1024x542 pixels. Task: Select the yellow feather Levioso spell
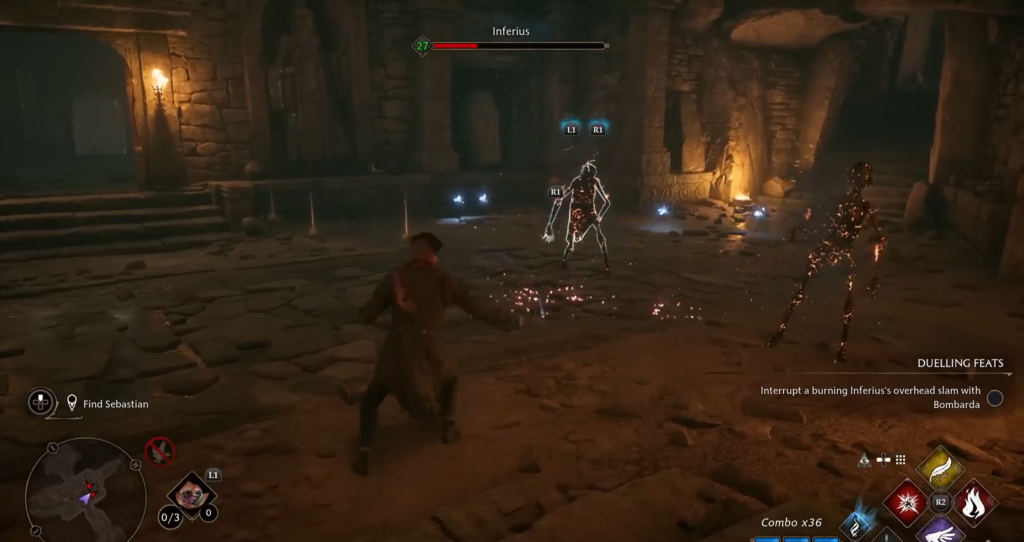(x=940, y=467)
